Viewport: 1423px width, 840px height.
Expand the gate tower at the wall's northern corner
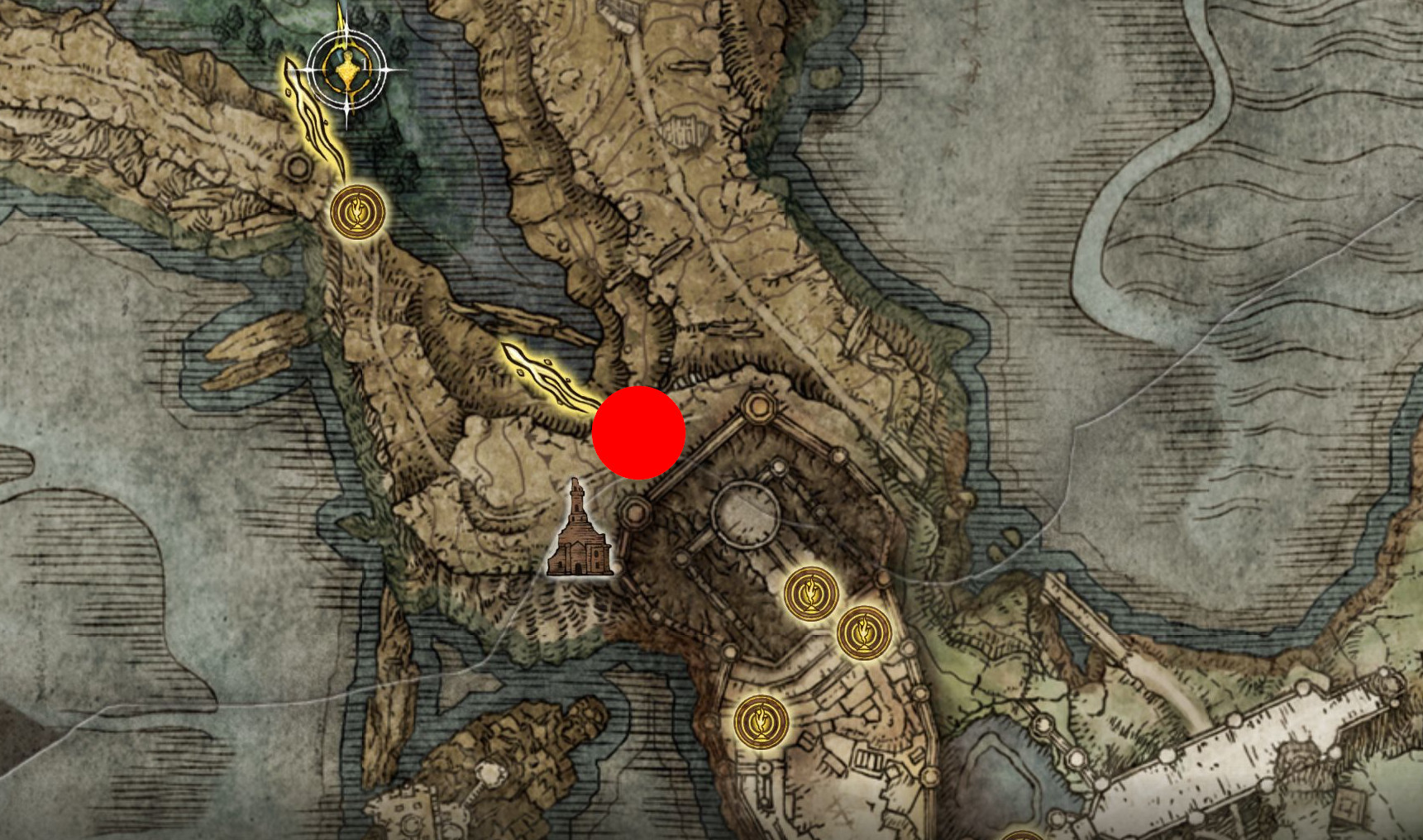pos(757,405)
